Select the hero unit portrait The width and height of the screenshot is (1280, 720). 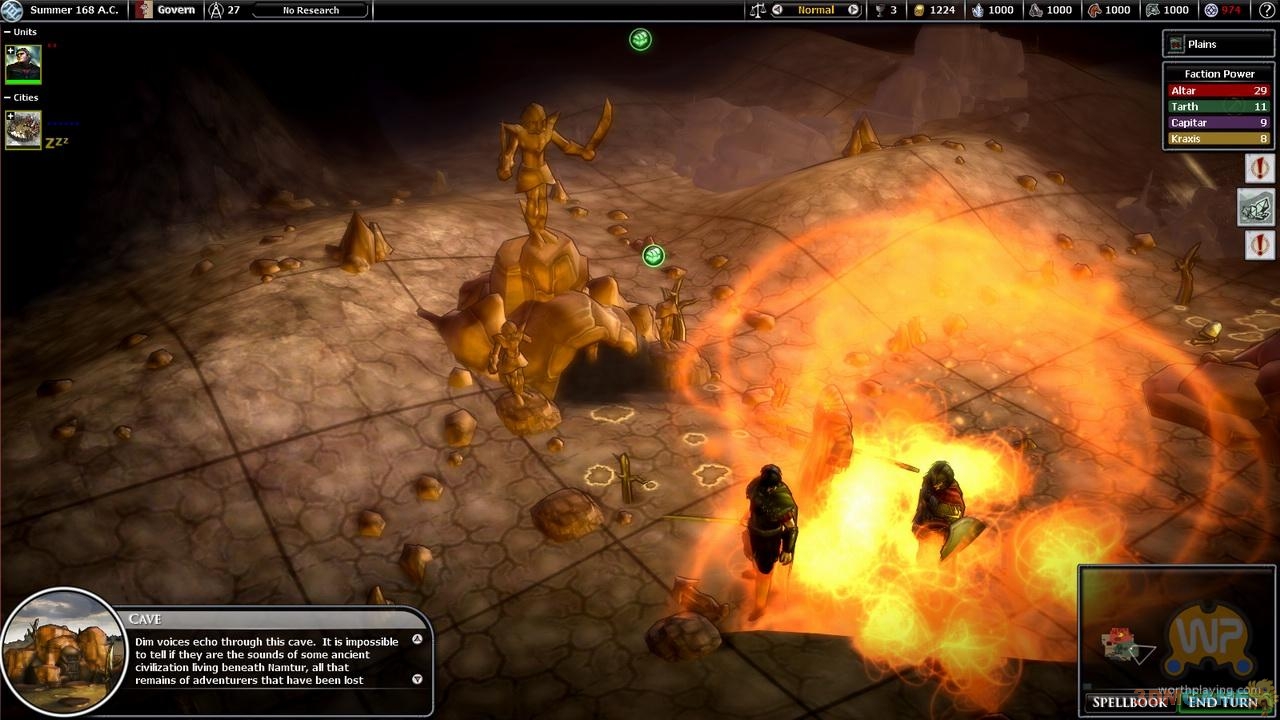(x=23, y=65)
